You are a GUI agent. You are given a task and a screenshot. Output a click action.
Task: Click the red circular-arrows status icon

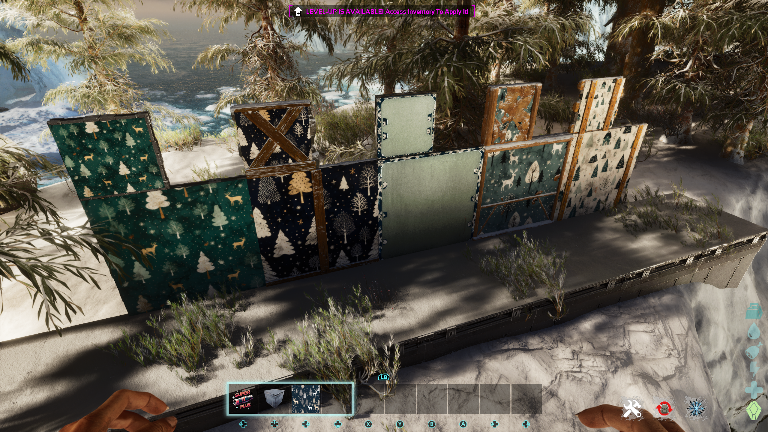tap(663, 408)
